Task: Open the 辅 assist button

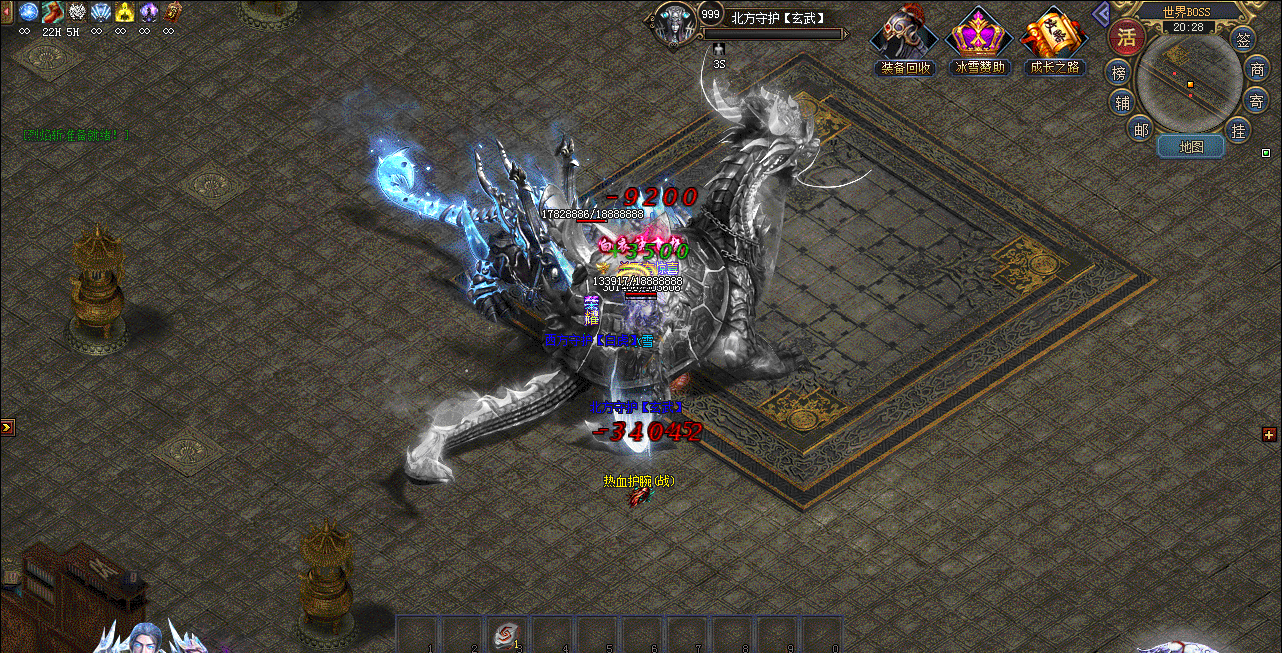Action: point(1122,102)
